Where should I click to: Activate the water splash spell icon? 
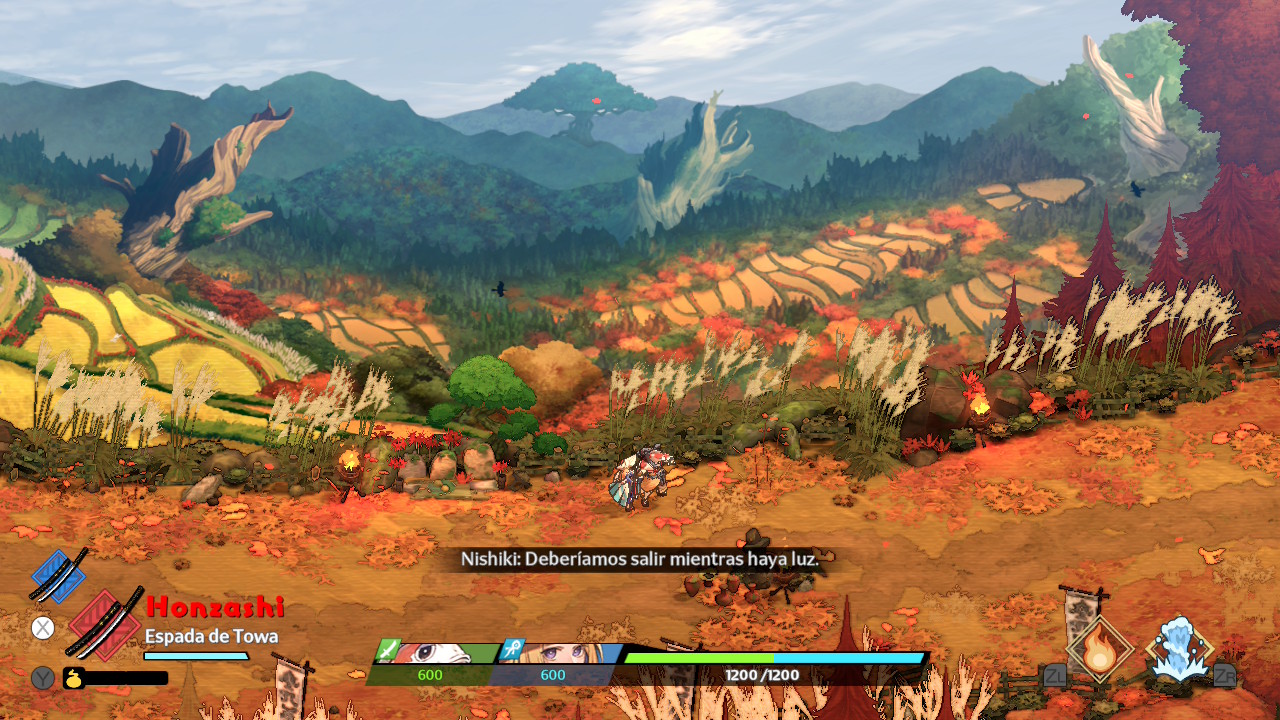[1180, 648]
